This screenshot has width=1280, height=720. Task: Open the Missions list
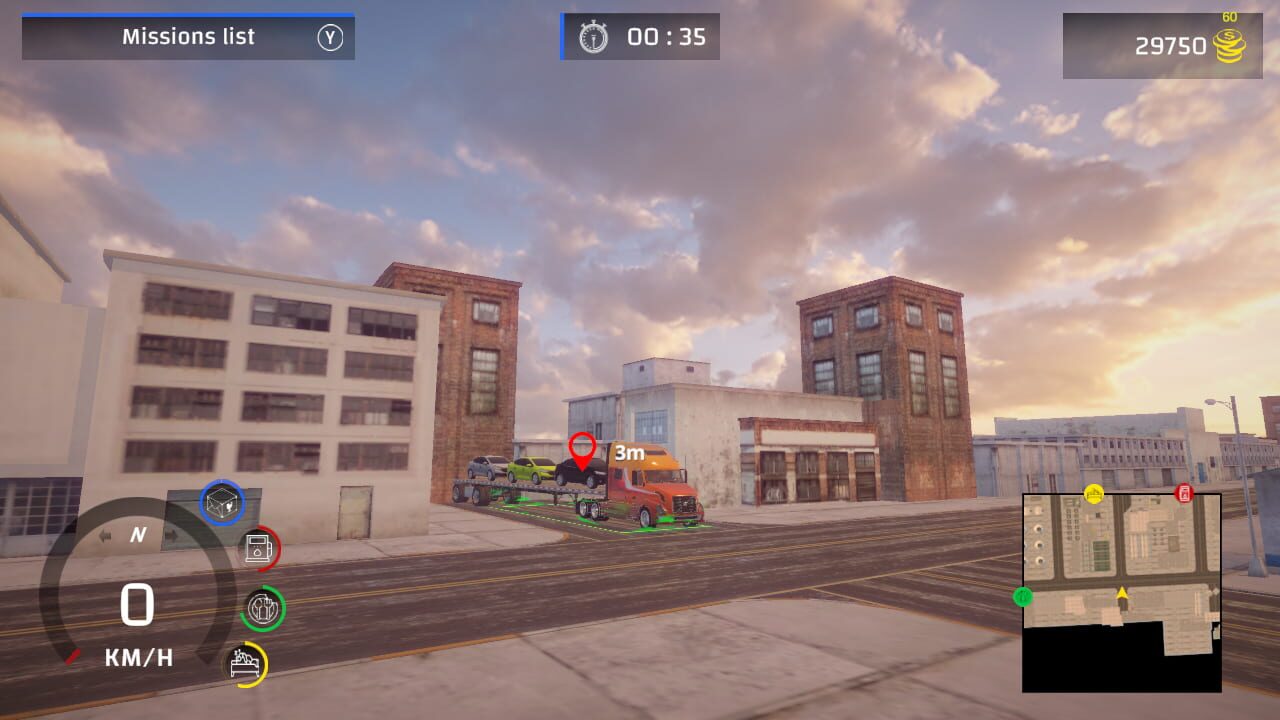pos(188,37)
